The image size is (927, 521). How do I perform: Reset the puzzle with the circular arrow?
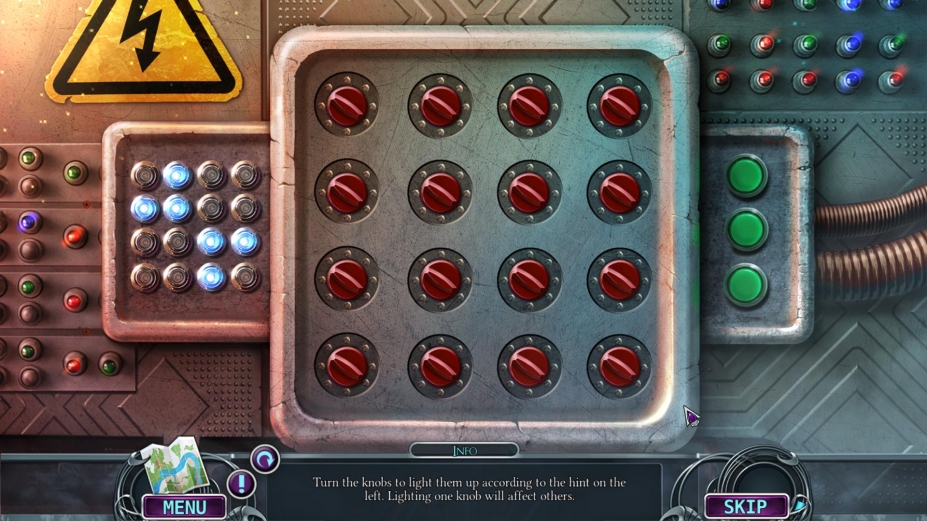265,459
